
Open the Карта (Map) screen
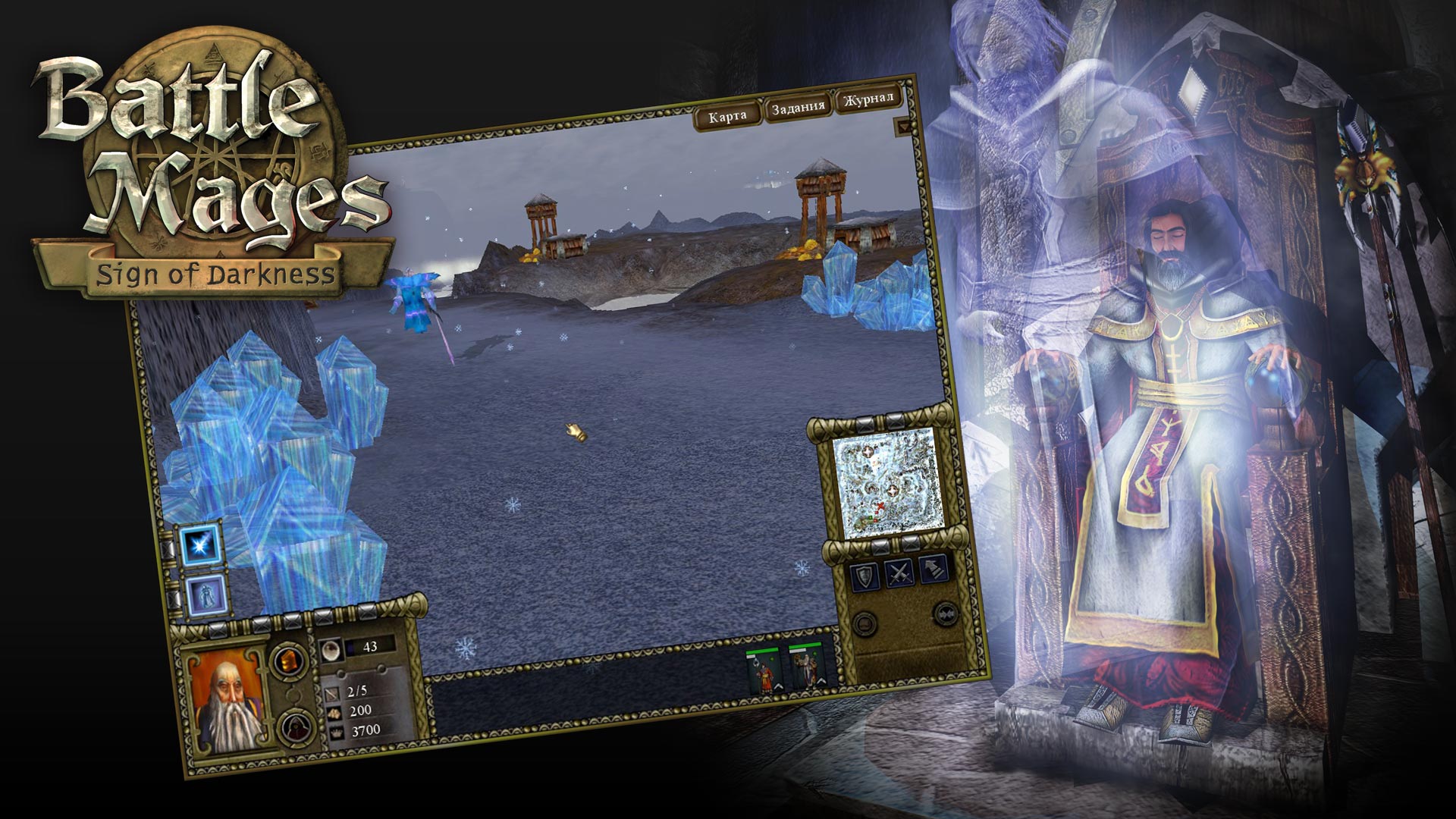coord(726,115)
